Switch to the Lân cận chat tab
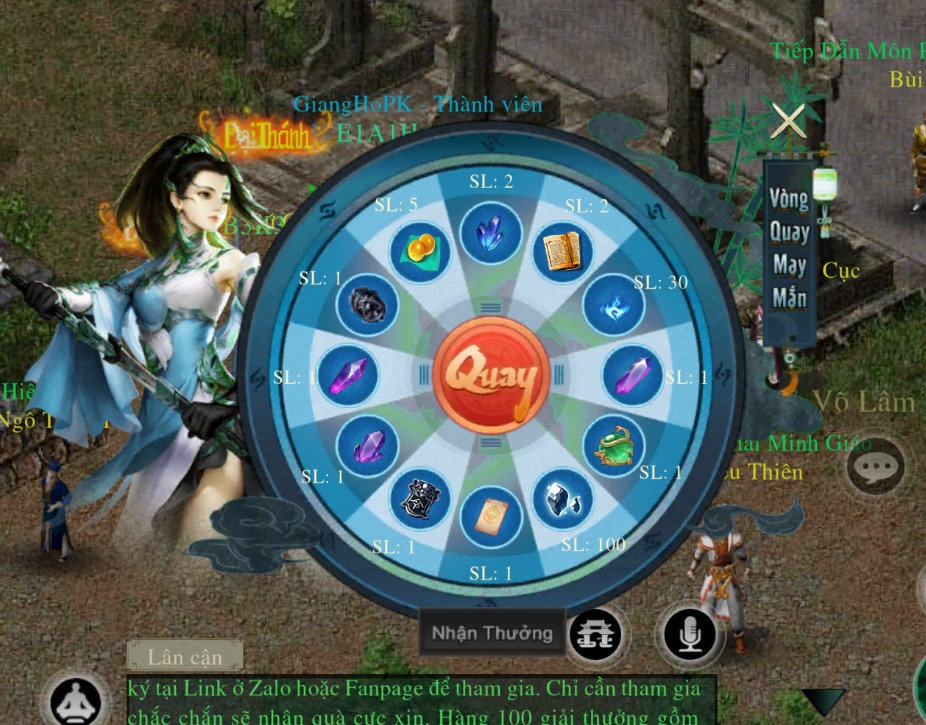Image resolution: width=926 pixels, height=725 pixels. [185, 656]
